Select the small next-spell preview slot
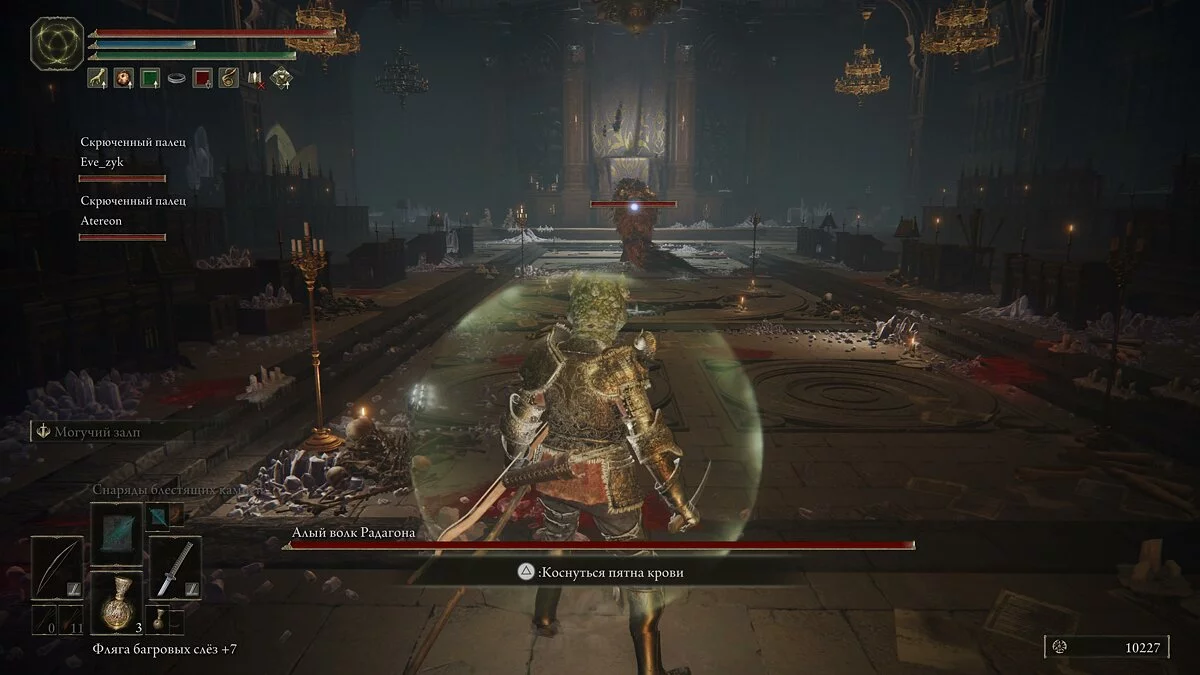The width and height of the screenshot is (1200, 675). pos(160,514)
